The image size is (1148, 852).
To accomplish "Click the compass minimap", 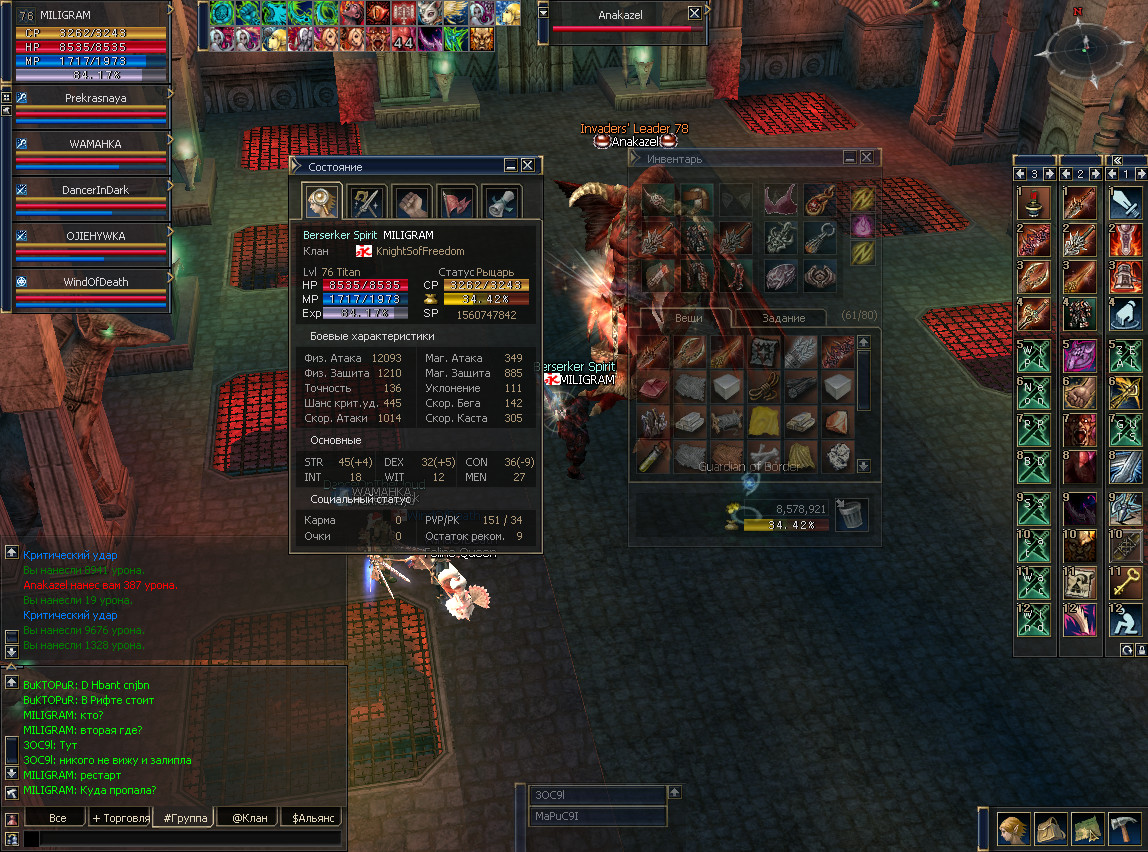I will tap(1083, 48).
